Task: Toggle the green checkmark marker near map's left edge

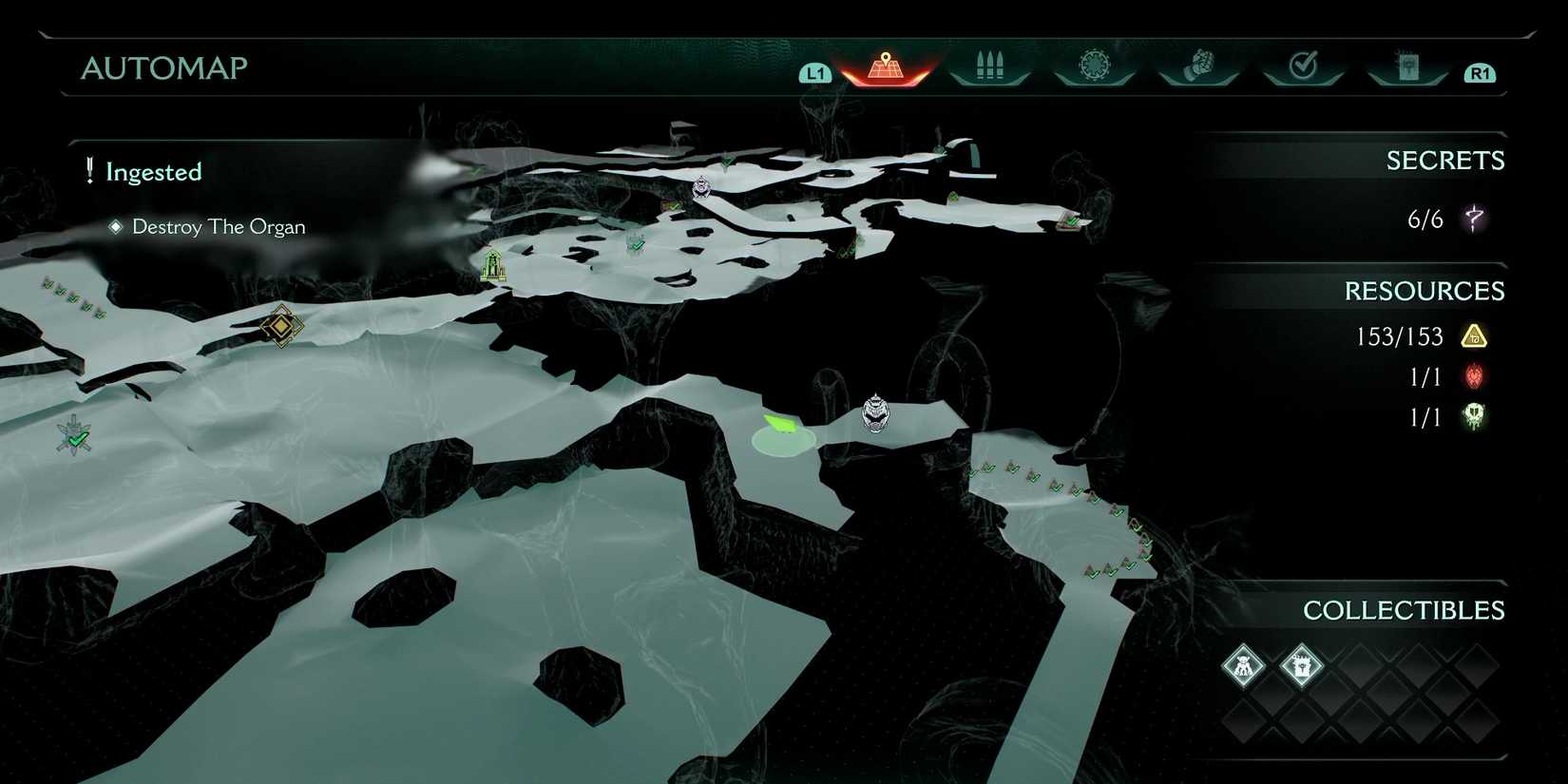Action: click(x=72, y=436)
